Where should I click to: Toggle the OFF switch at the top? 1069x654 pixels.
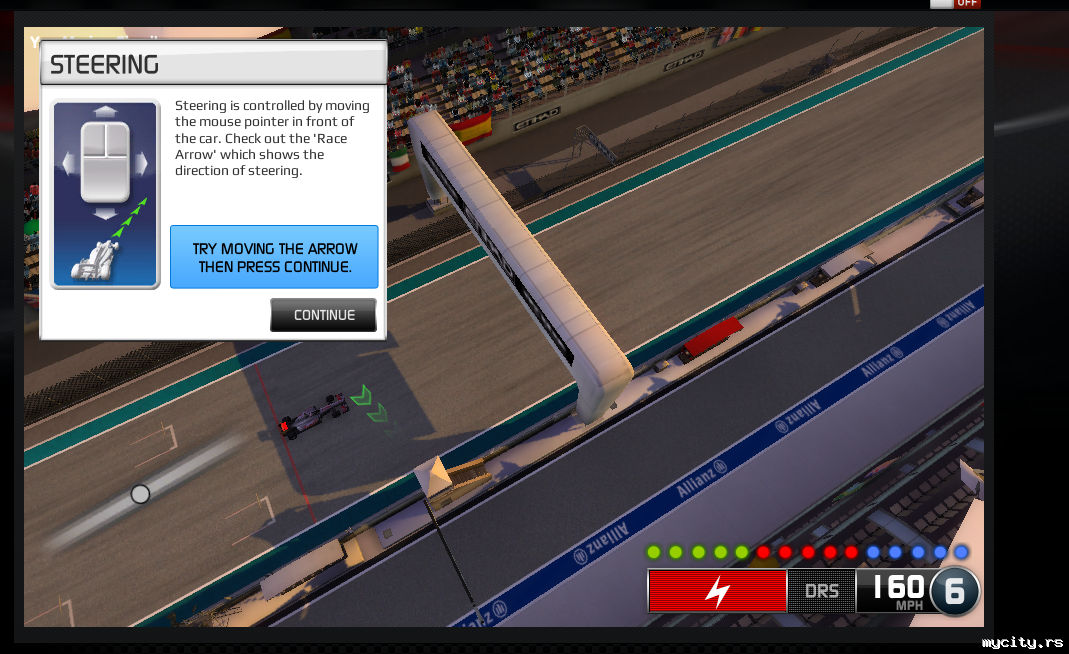point(955,3)
